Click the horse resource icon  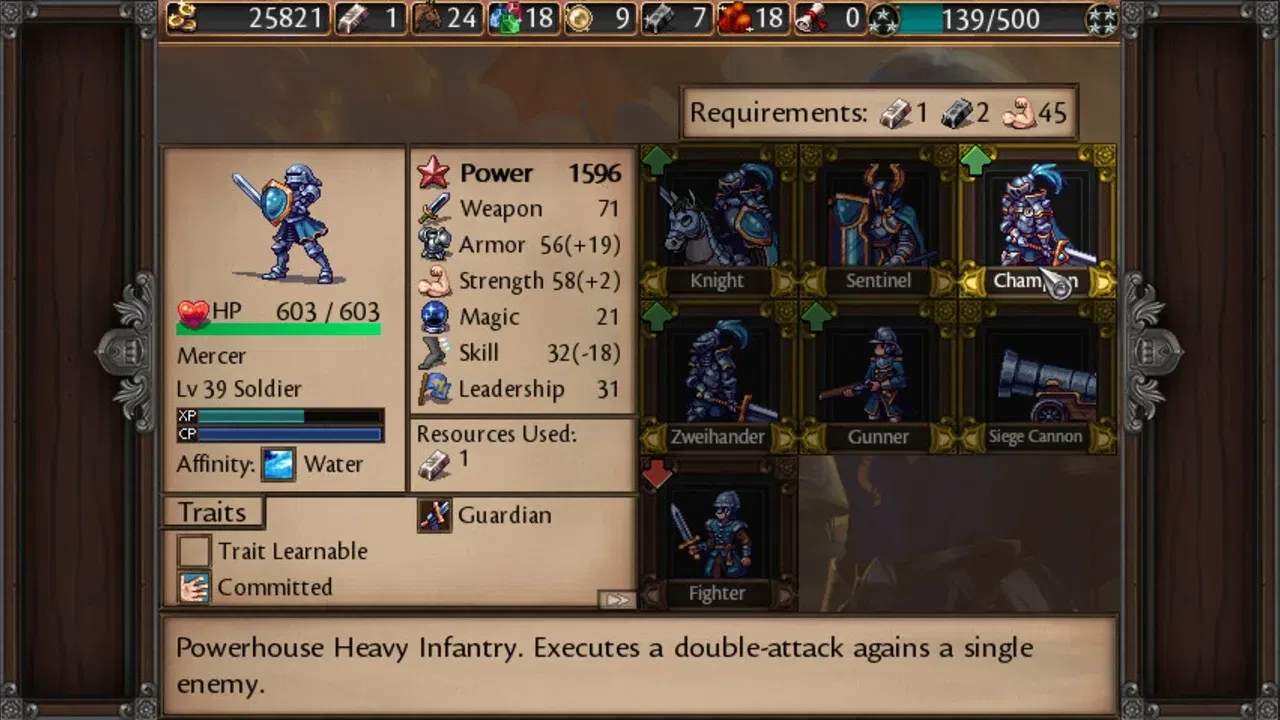click(427, 18)
